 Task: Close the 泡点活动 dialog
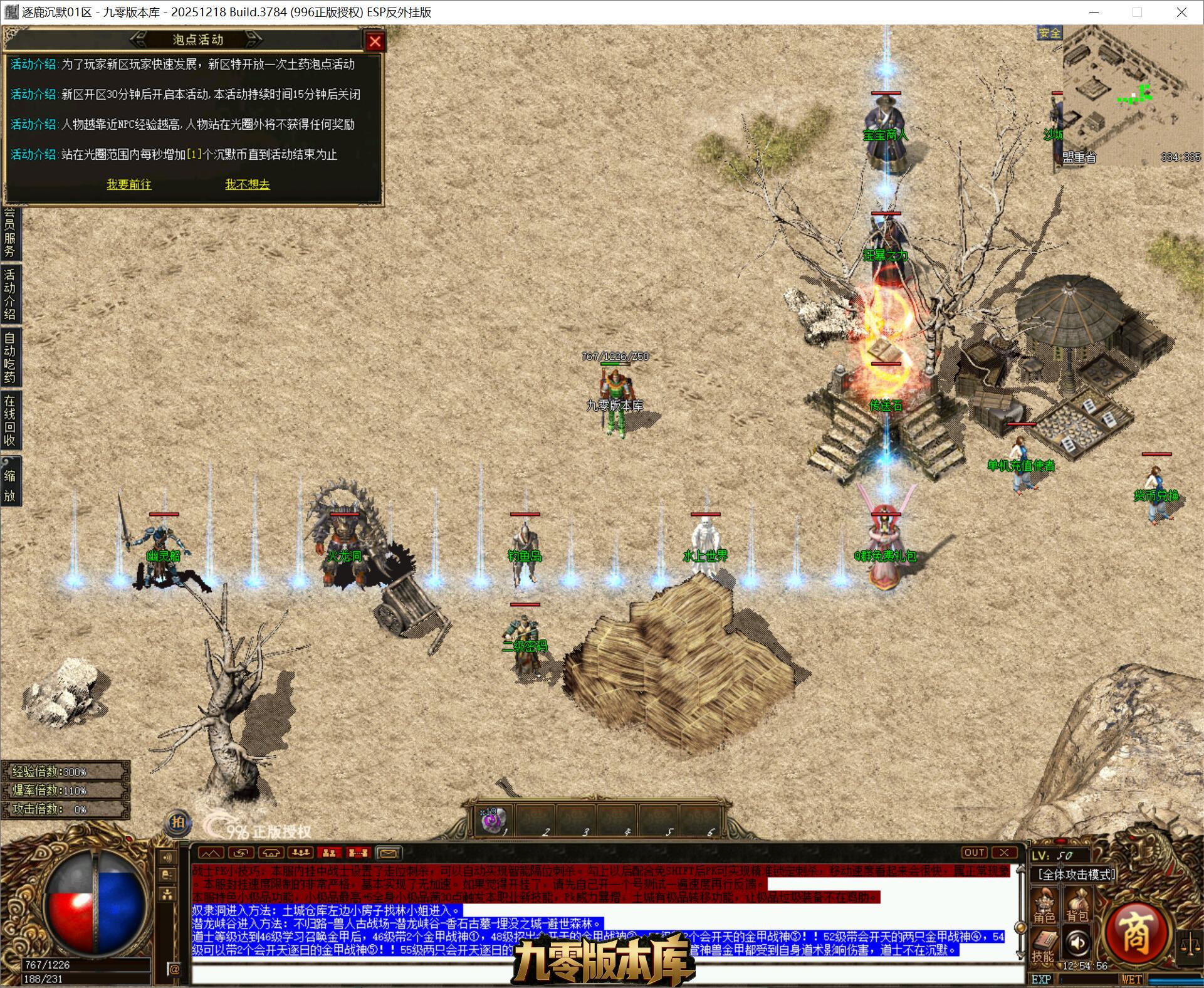point(375,41)
